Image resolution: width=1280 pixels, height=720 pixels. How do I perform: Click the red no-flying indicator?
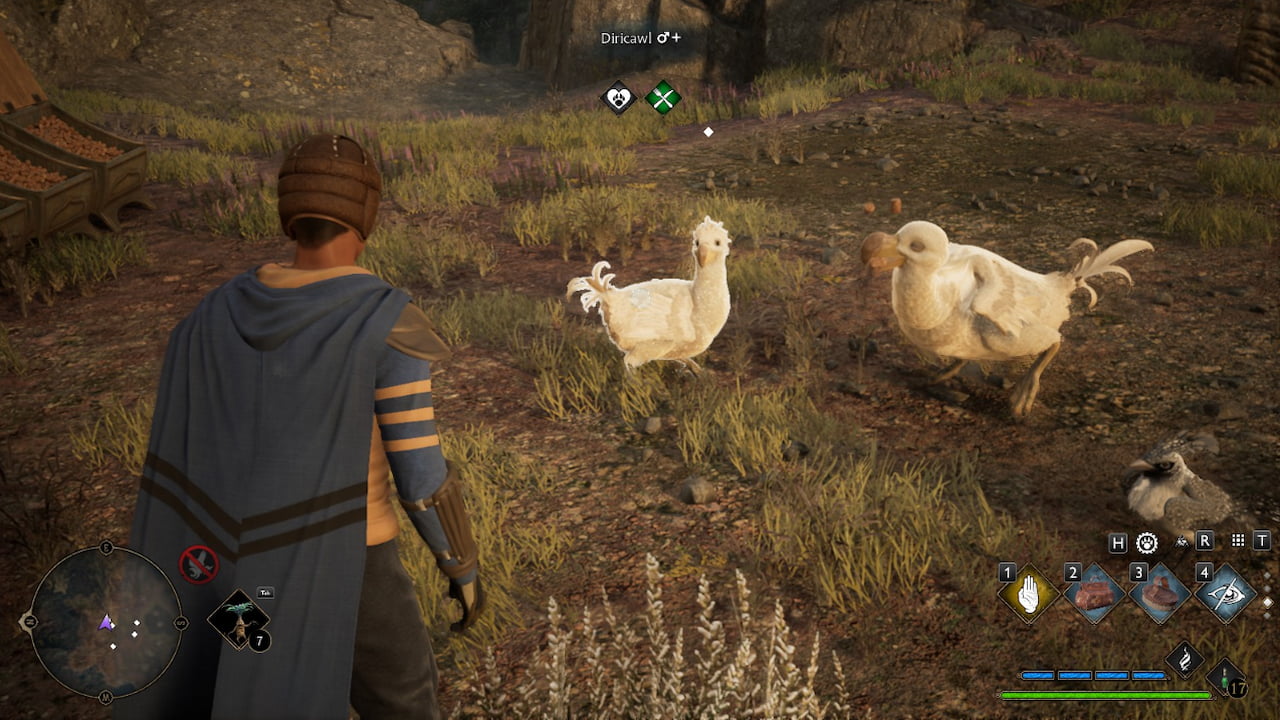pos(198,564)
